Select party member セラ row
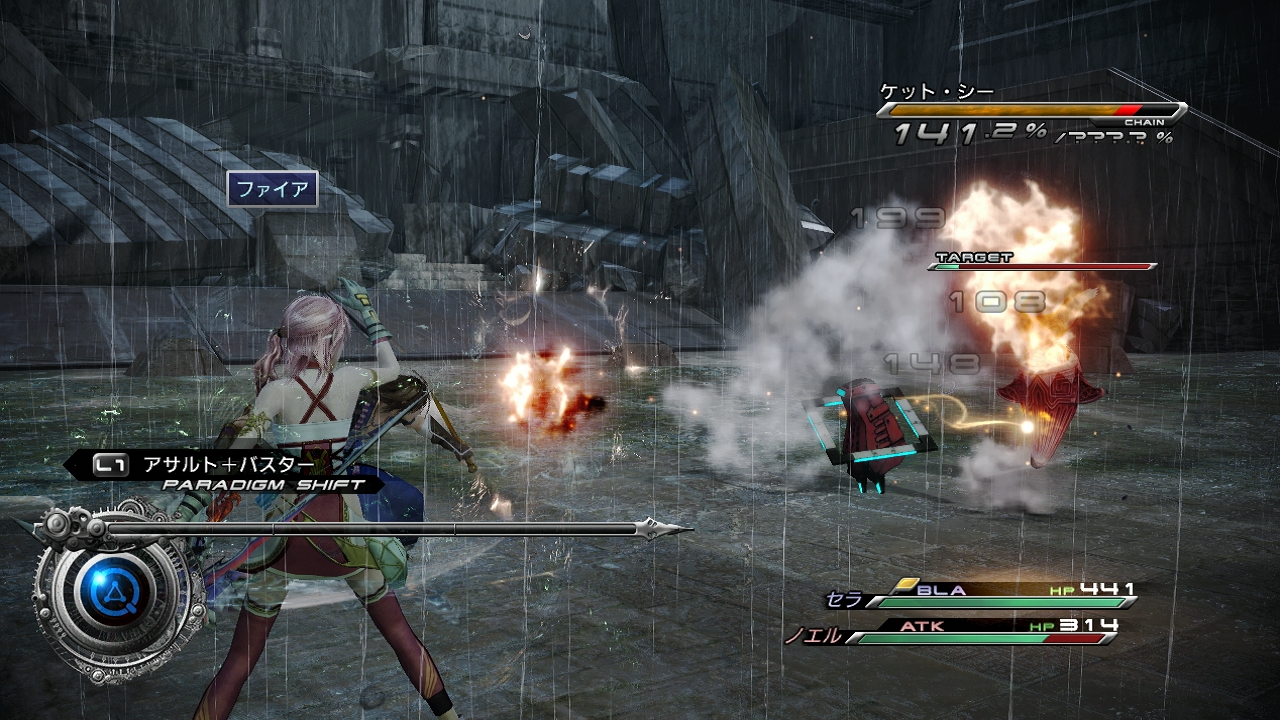1280x720 pixels. pyautogui.click(x=982, y=597)
